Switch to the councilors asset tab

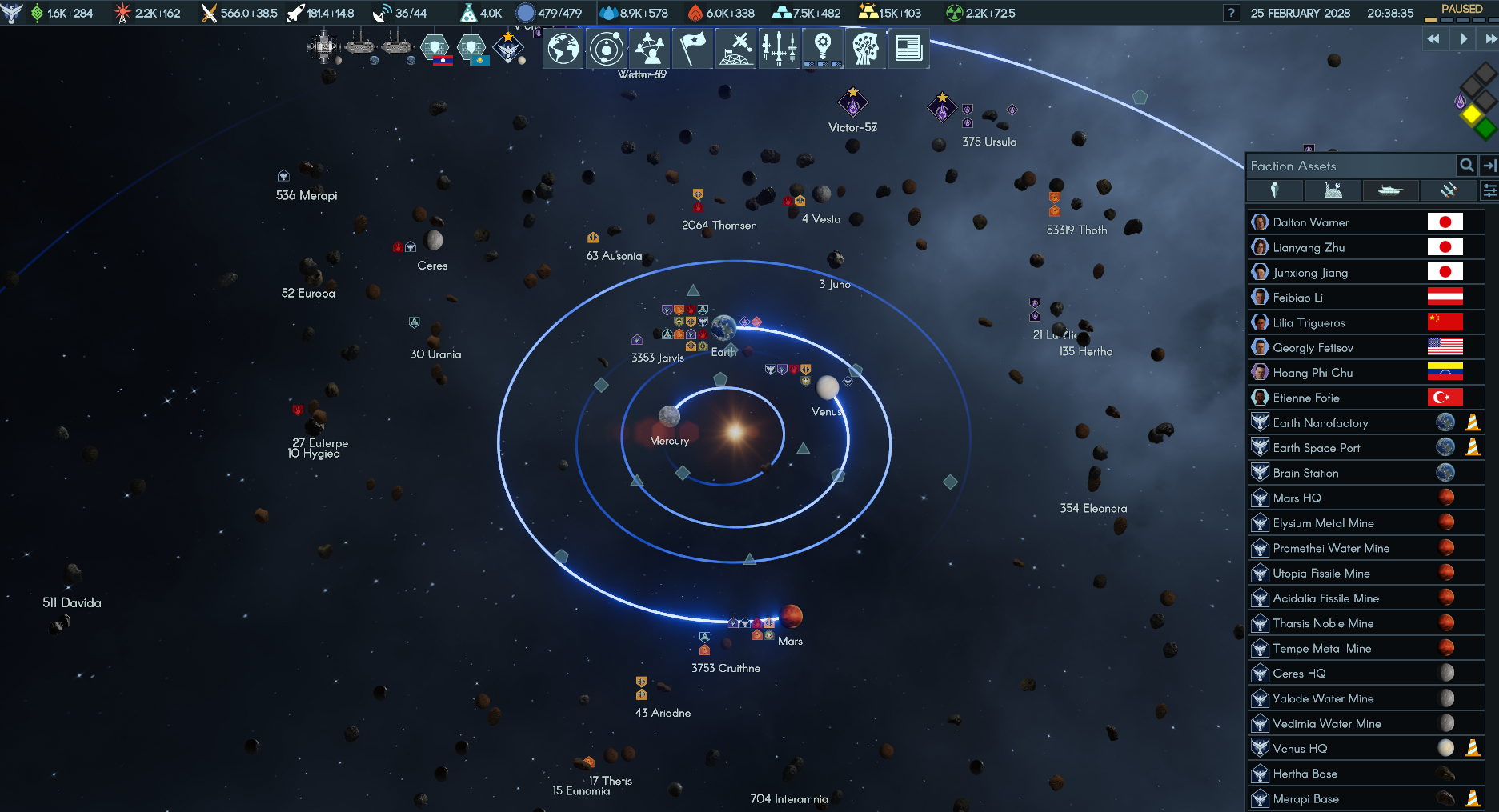pyautogui.click(x=1275, y=190)
